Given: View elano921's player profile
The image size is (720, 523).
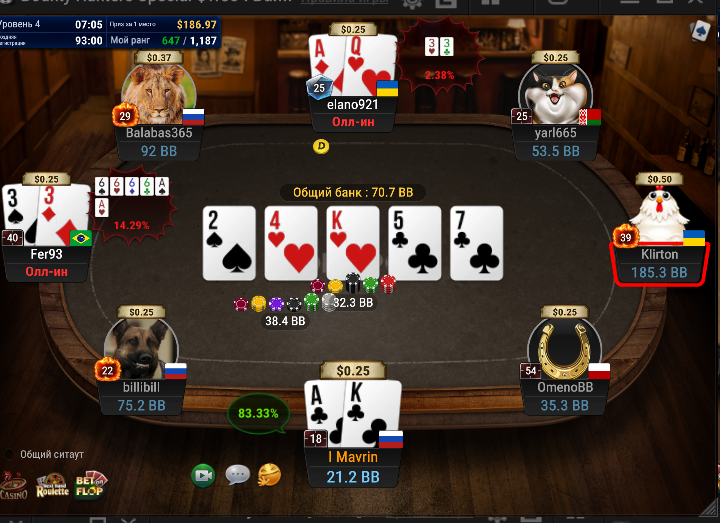Looking at the screenshot, I should point(353,104).
